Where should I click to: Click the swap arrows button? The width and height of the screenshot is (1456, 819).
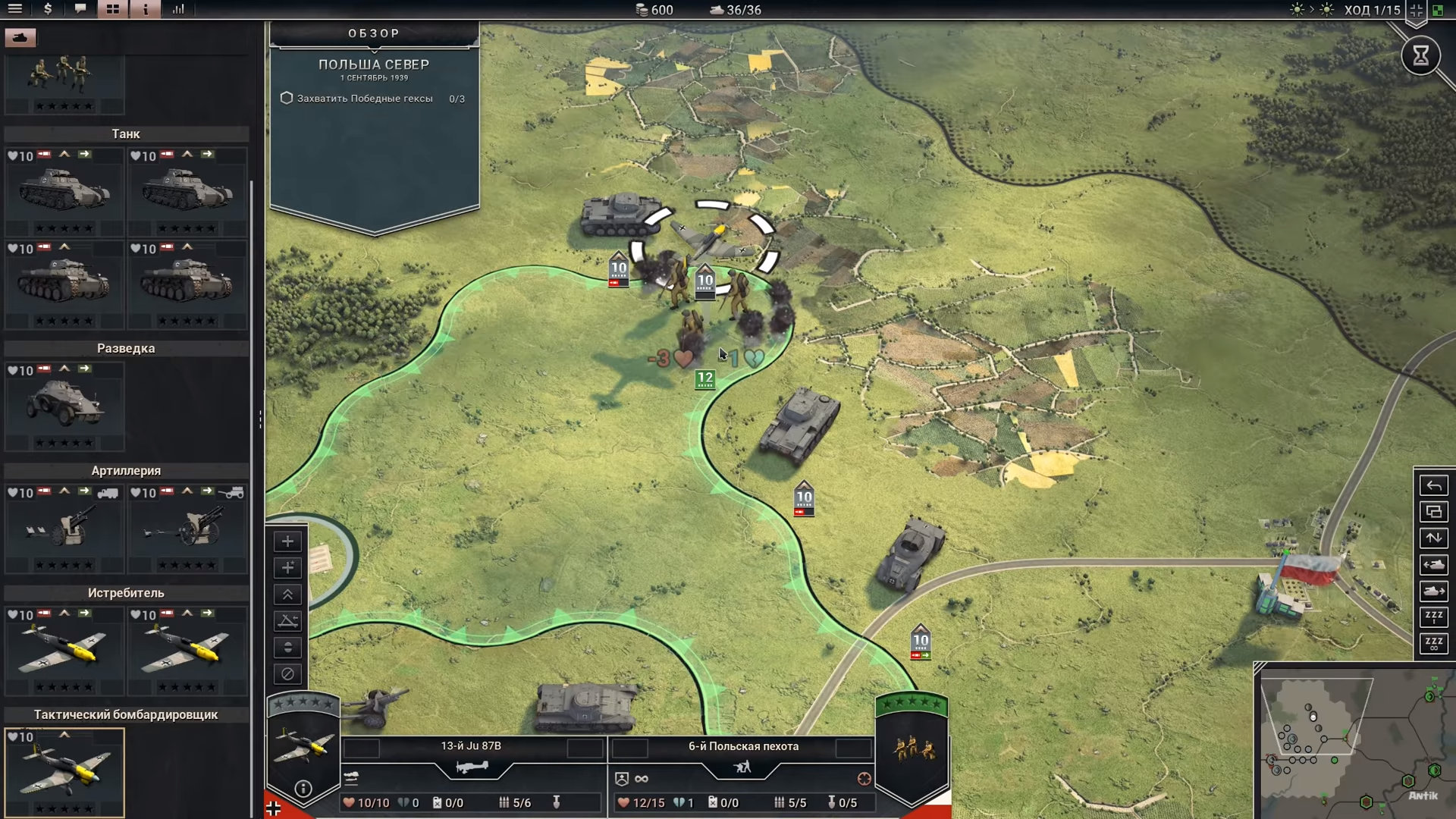(x=1433, y=538)
